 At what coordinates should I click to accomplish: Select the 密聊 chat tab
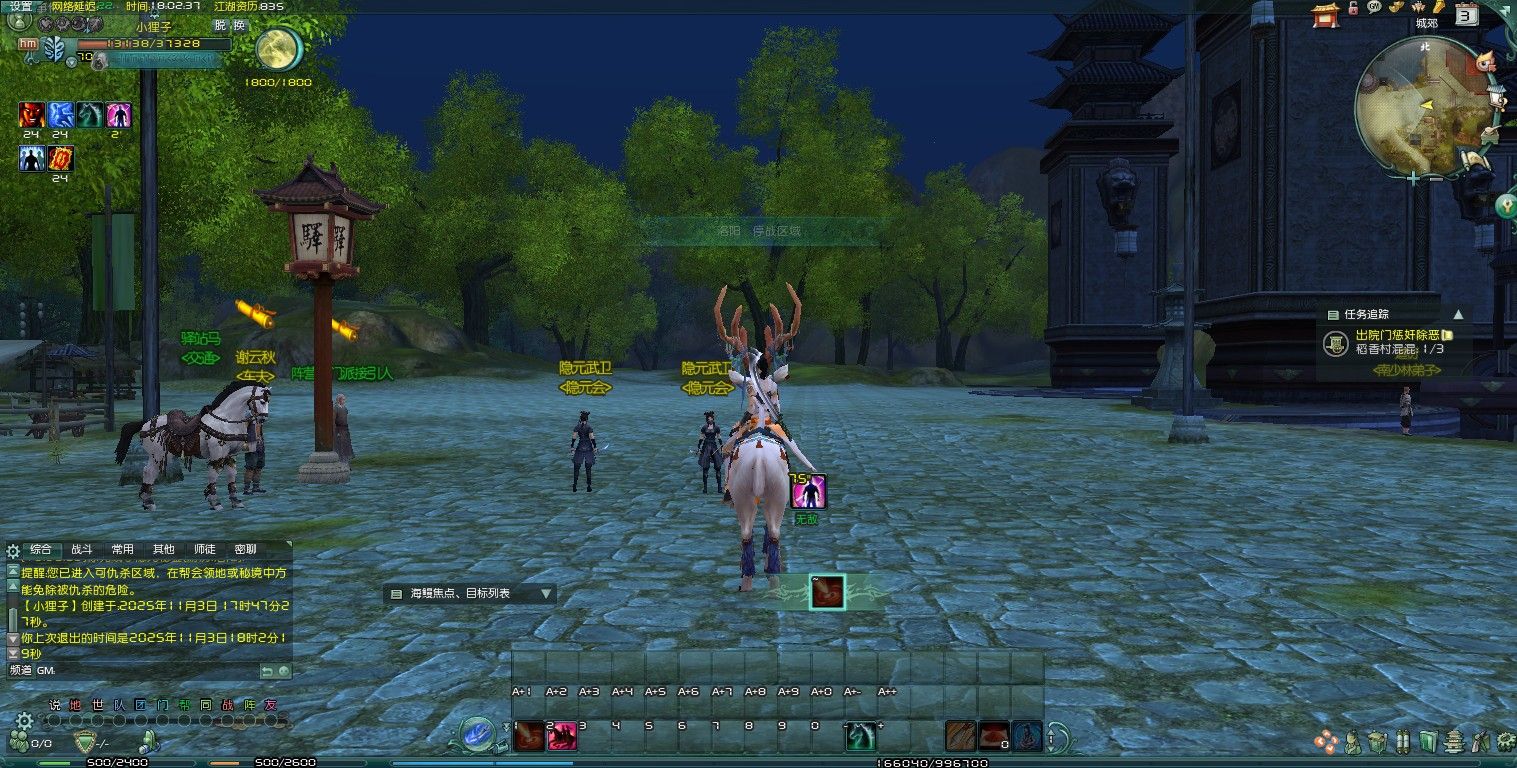coord(245,549)
